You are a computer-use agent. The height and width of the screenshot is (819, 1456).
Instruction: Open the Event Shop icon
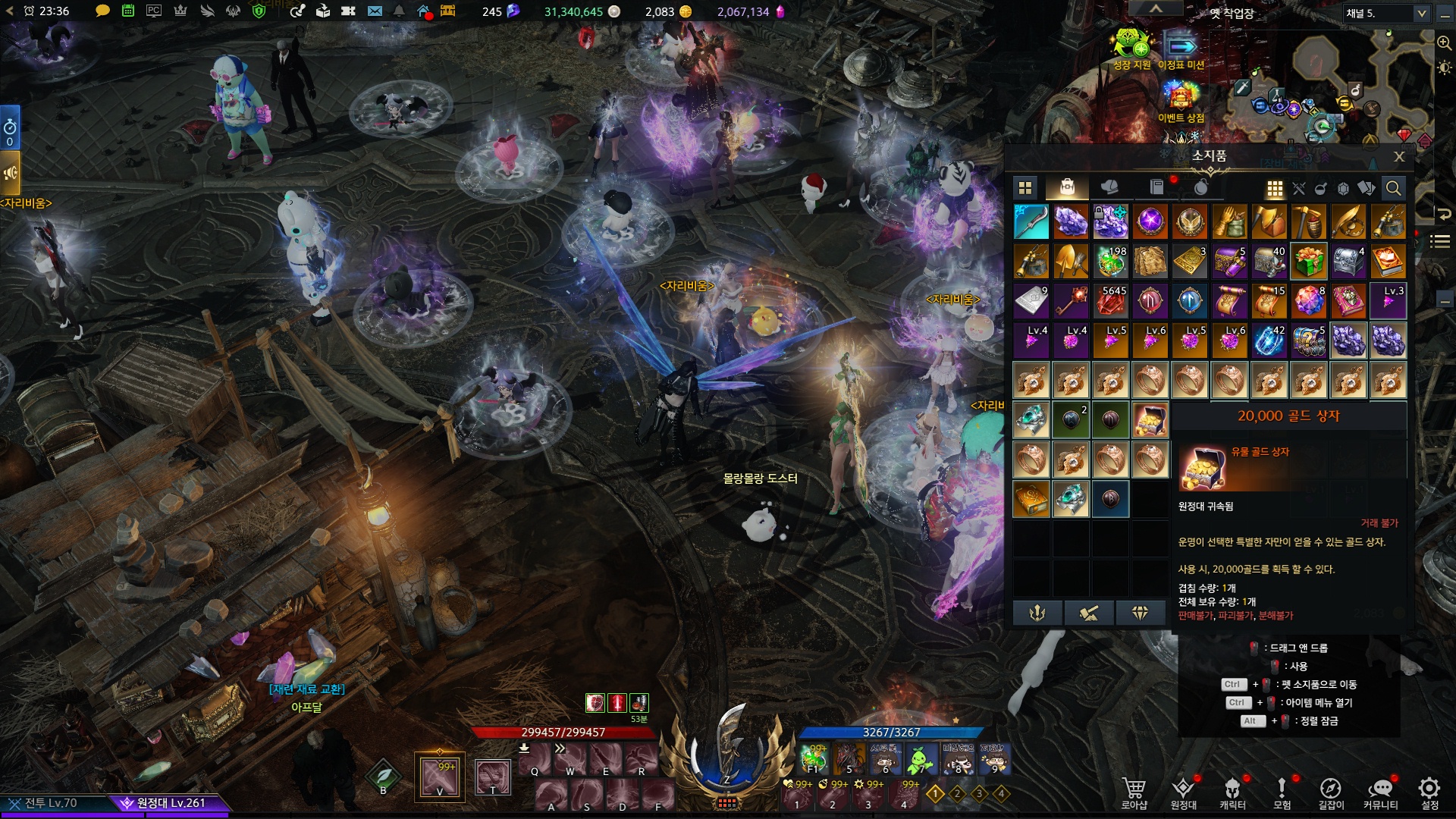1180,98
